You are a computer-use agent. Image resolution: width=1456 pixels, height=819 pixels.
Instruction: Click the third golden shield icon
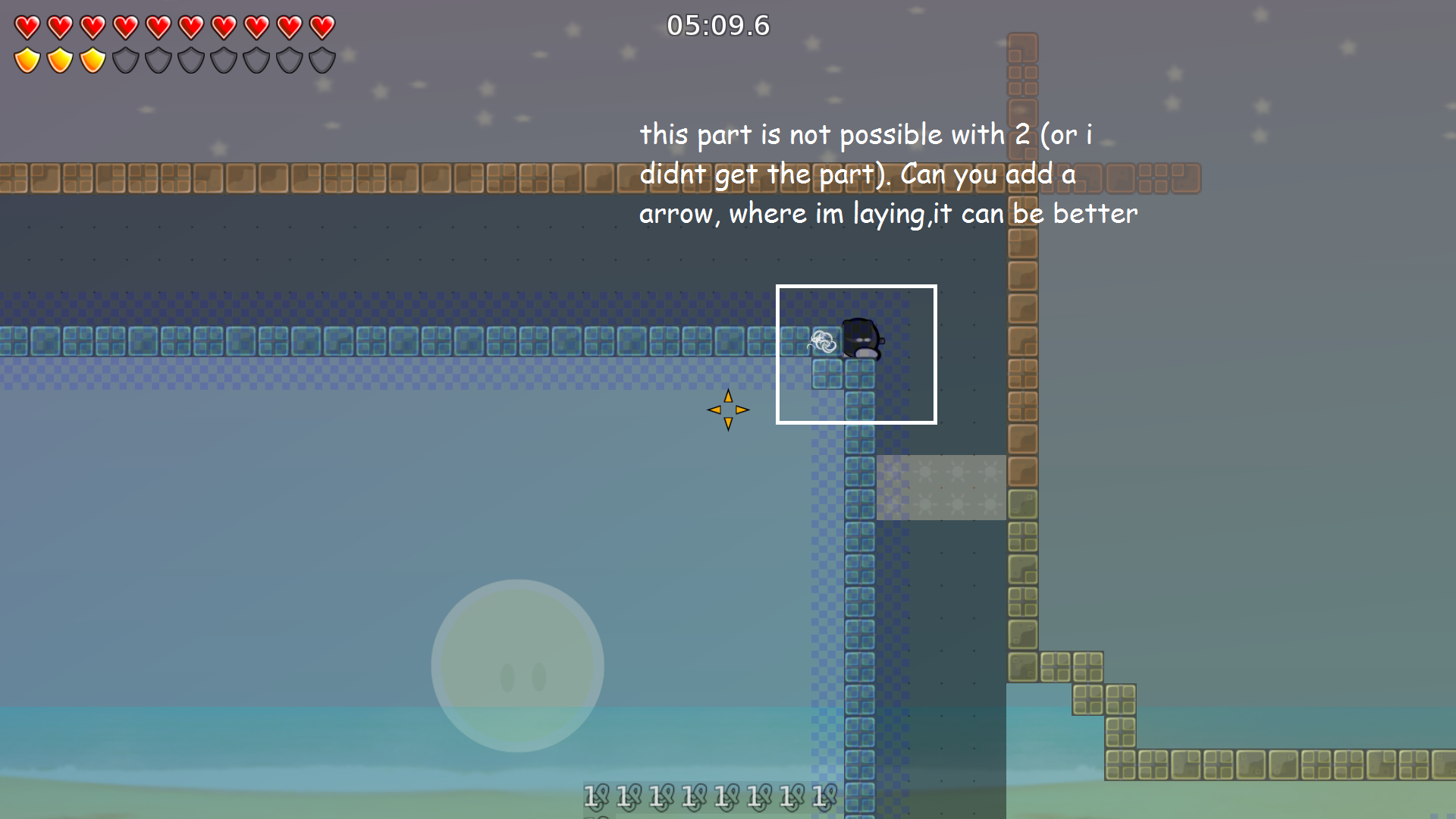(x=93, y=59)
